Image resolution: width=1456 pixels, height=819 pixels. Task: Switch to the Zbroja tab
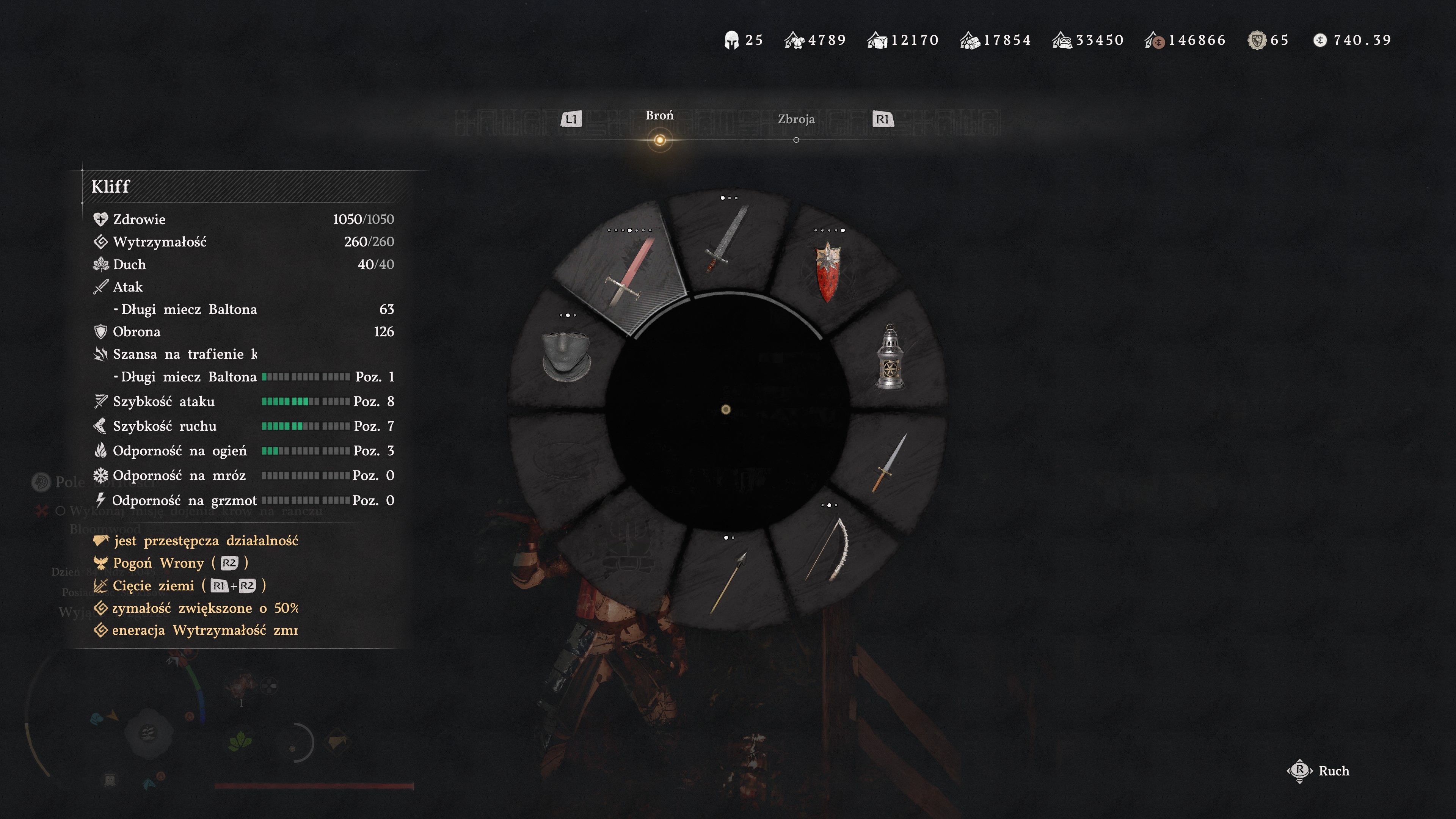tap(796, 120)
